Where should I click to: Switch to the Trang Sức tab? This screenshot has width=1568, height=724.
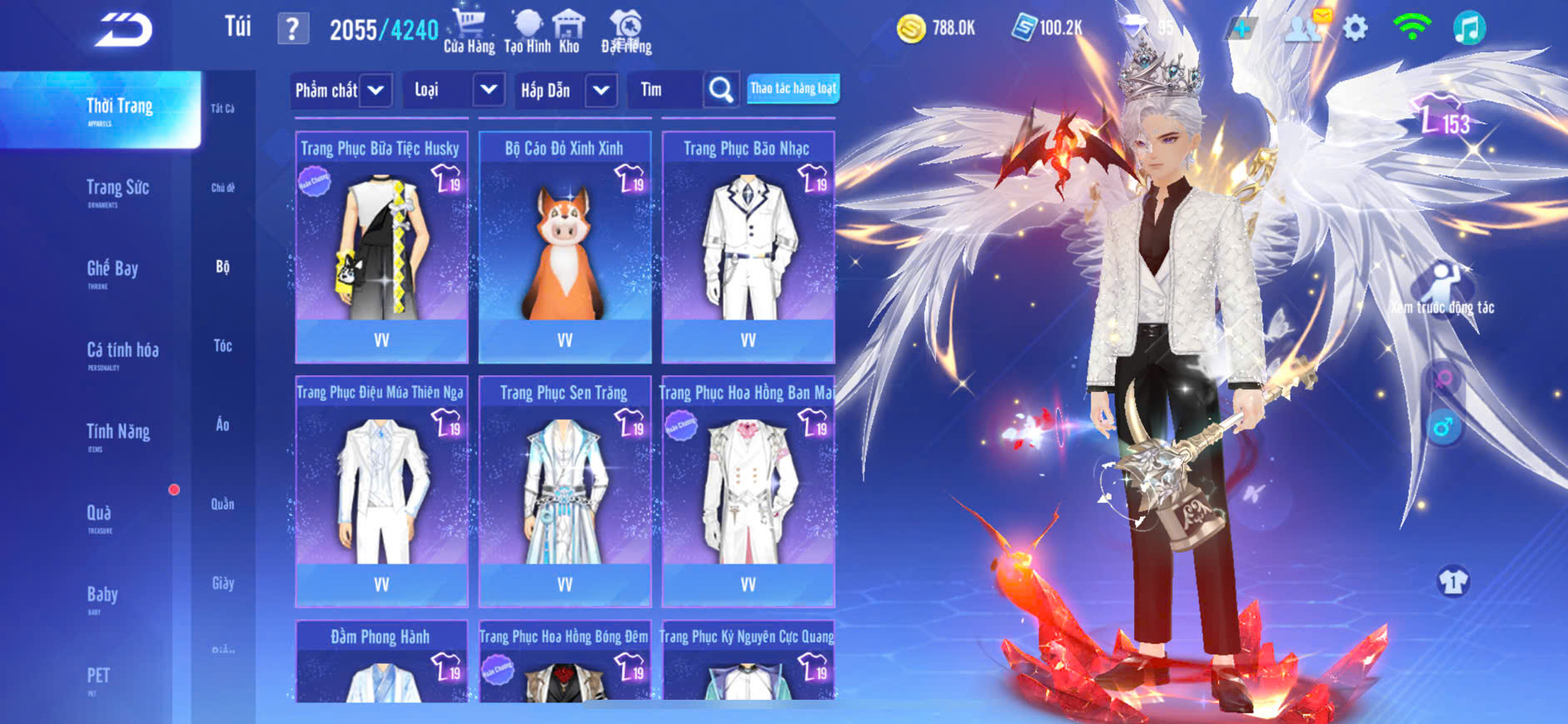[117, 191]
